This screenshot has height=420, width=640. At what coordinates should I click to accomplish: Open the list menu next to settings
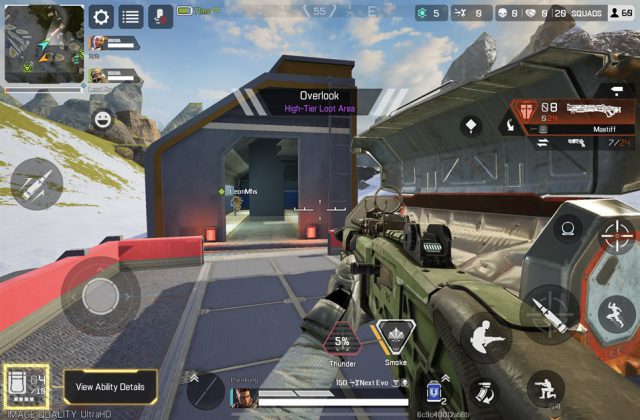(130, 16)
